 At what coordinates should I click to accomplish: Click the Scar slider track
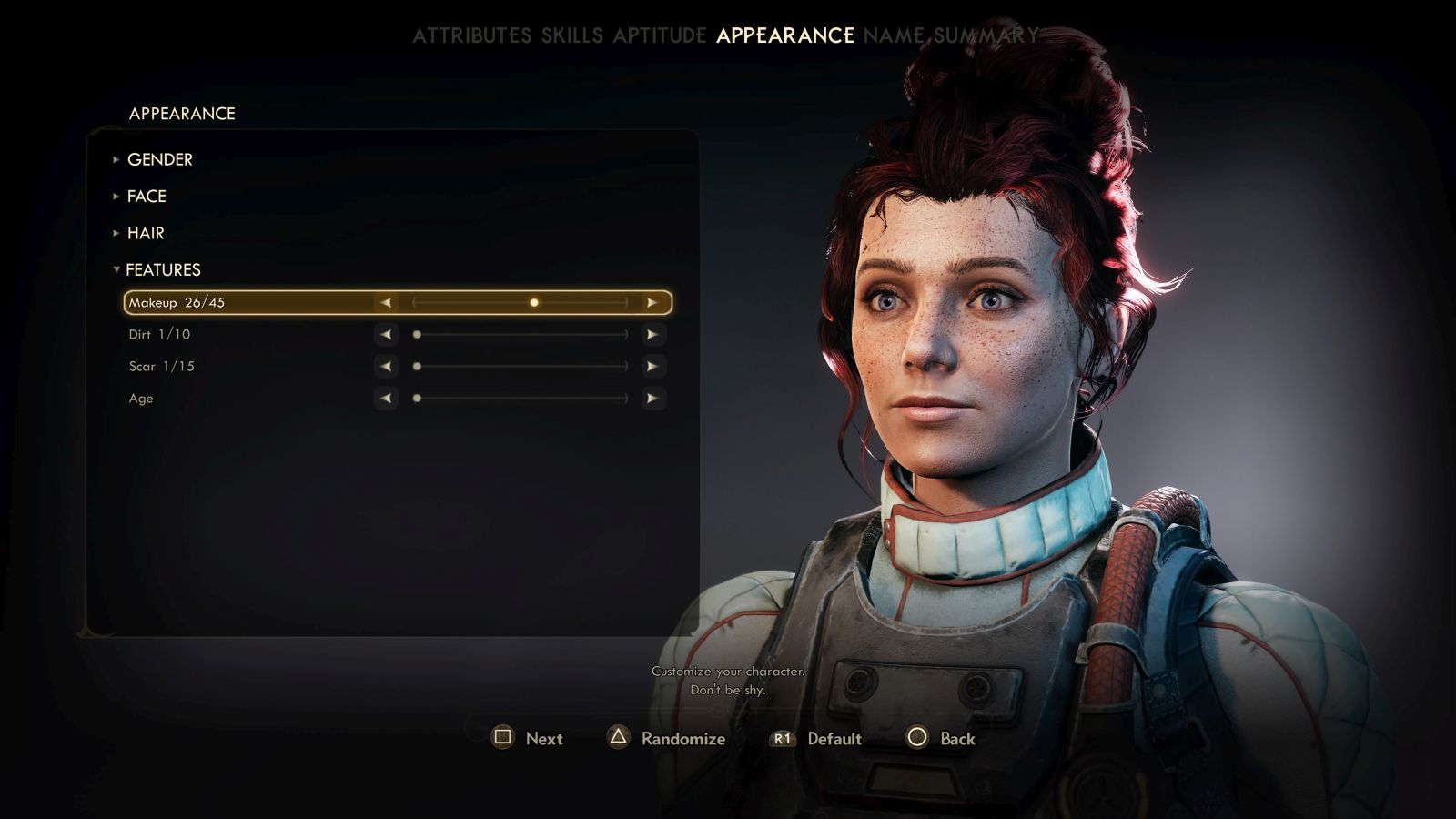point(520,366)
